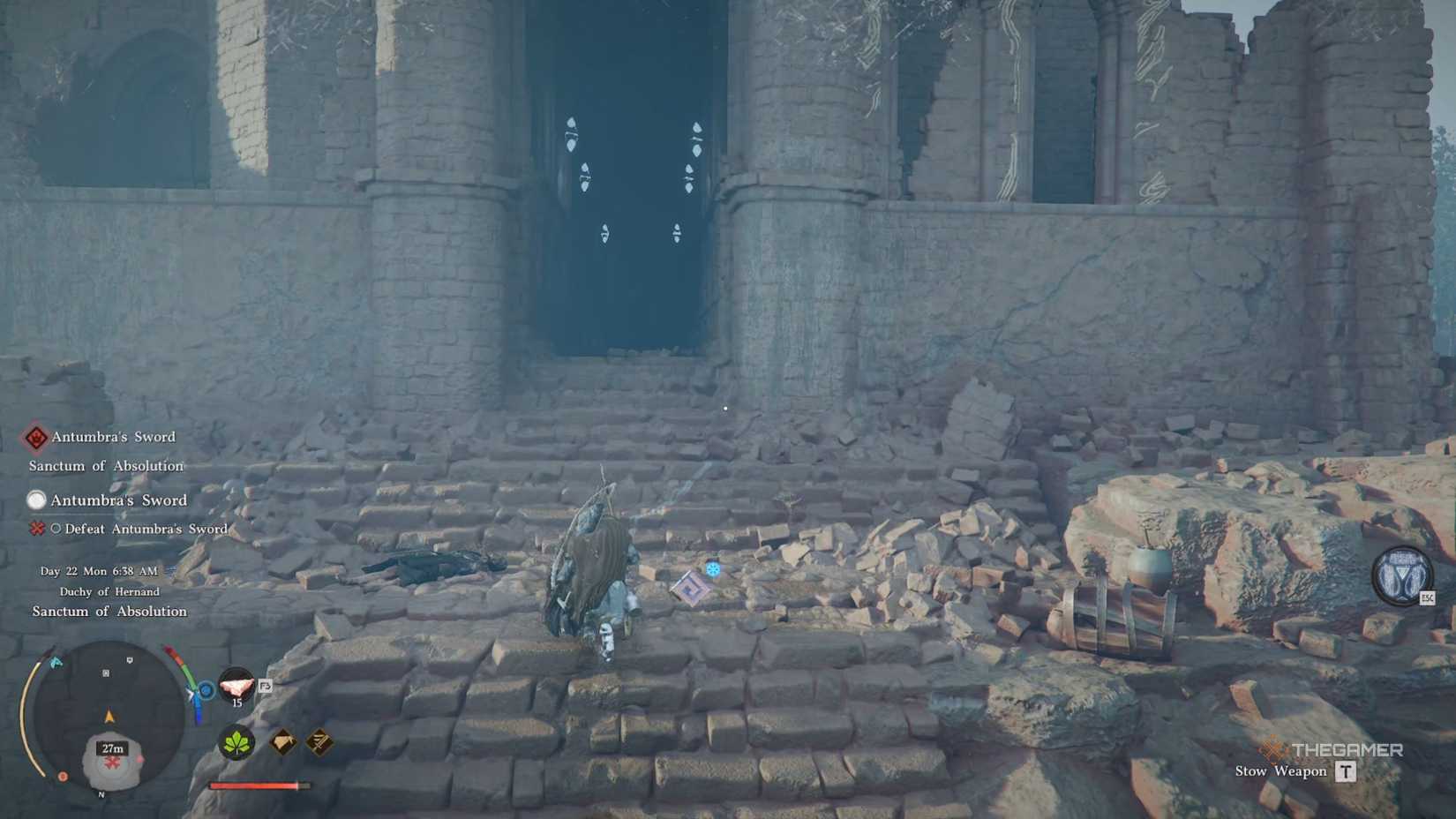Screen dimensions: 1456x819
Task: Select the whetstone sharpening buff icon
Action: click(x=319, y=744)
